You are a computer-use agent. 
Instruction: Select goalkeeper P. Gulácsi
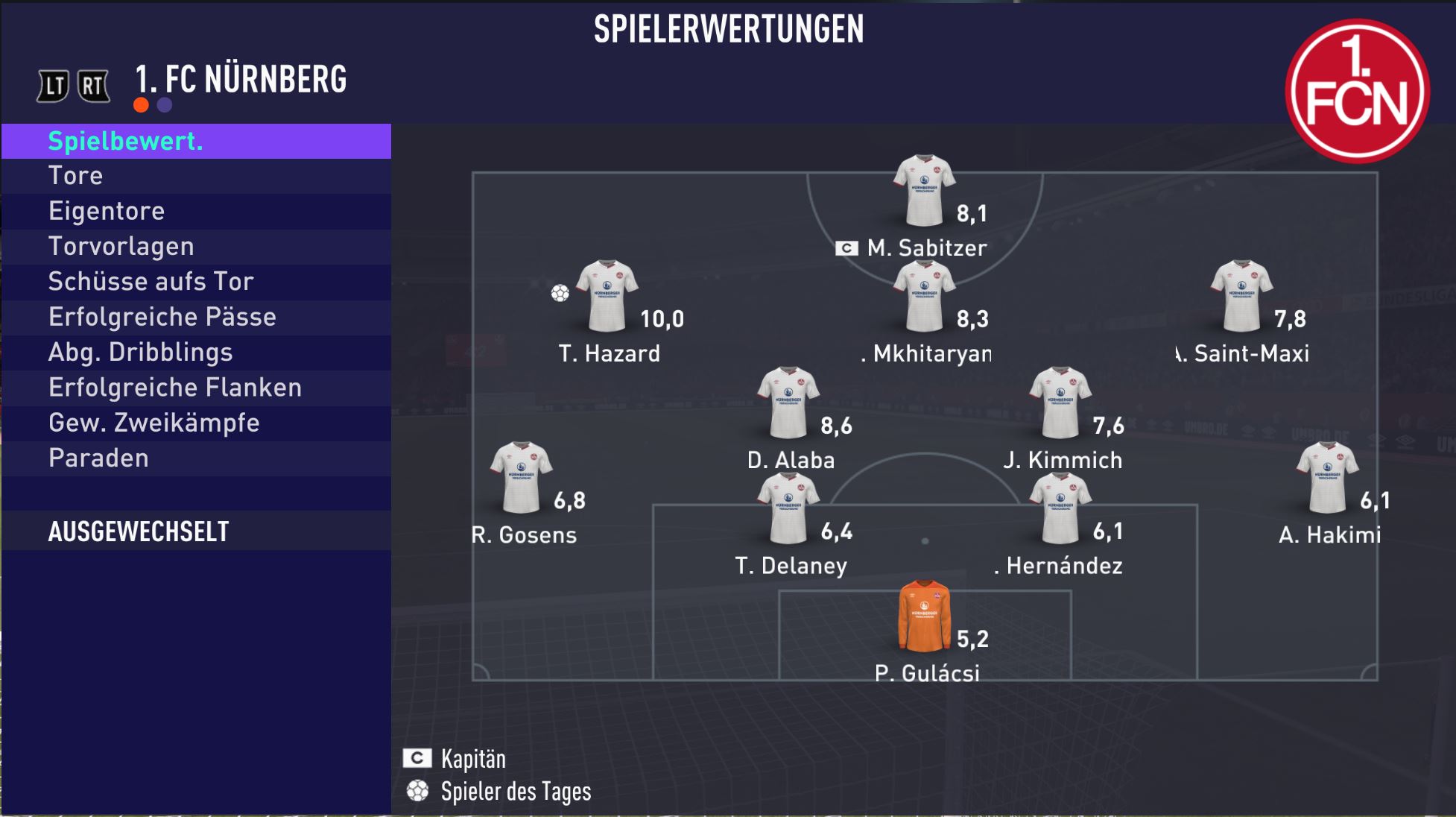coord(924,616)
